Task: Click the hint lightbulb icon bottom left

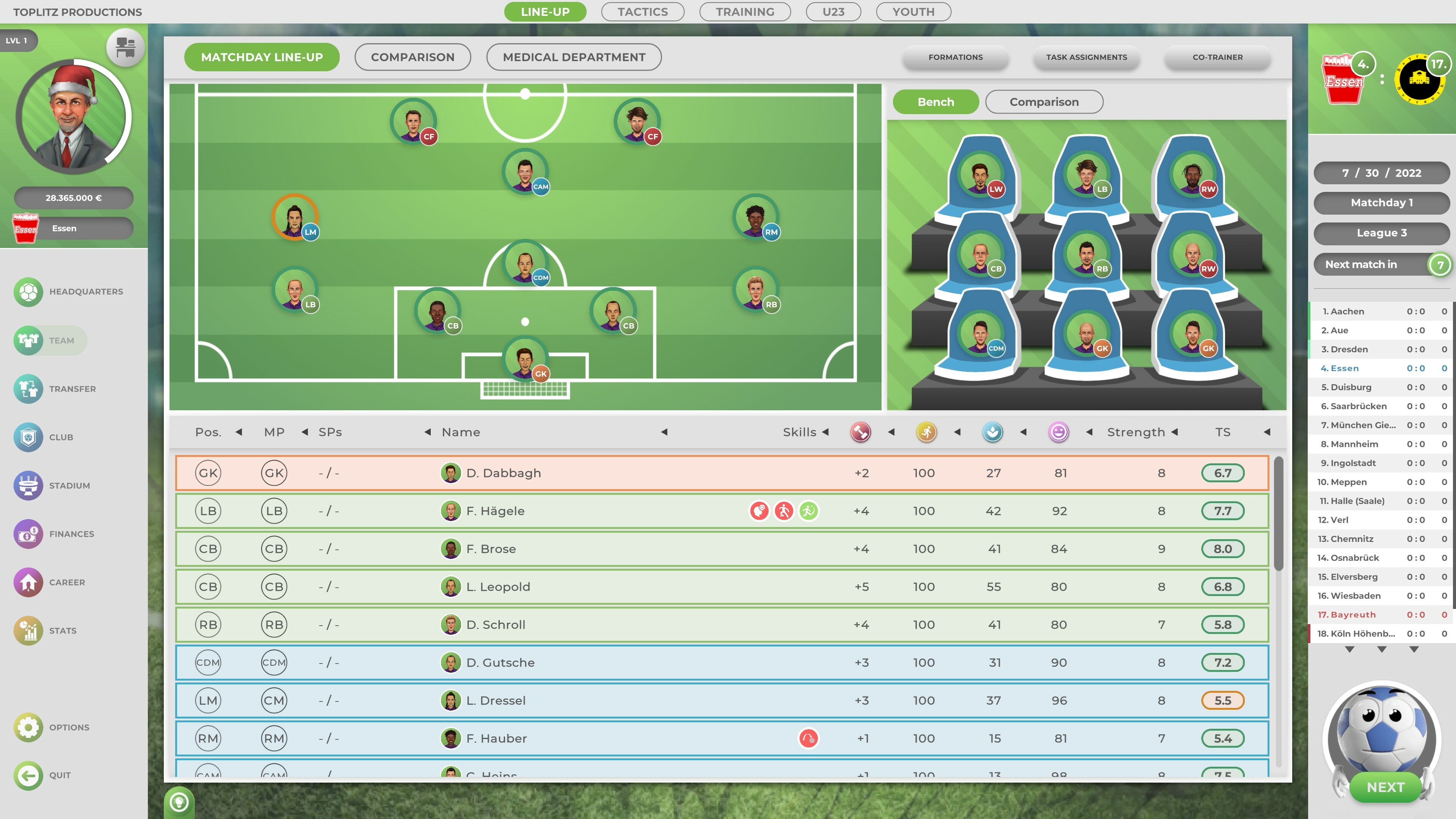Action: 178,802
